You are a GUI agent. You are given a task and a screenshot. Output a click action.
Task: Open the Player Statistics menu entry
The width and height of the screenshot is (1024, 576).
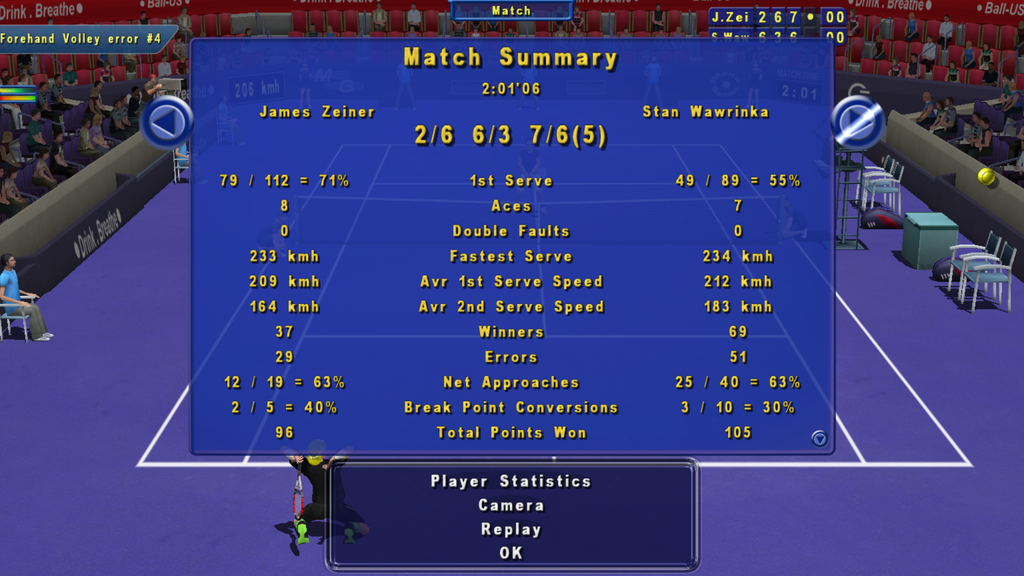click(511, 481)
